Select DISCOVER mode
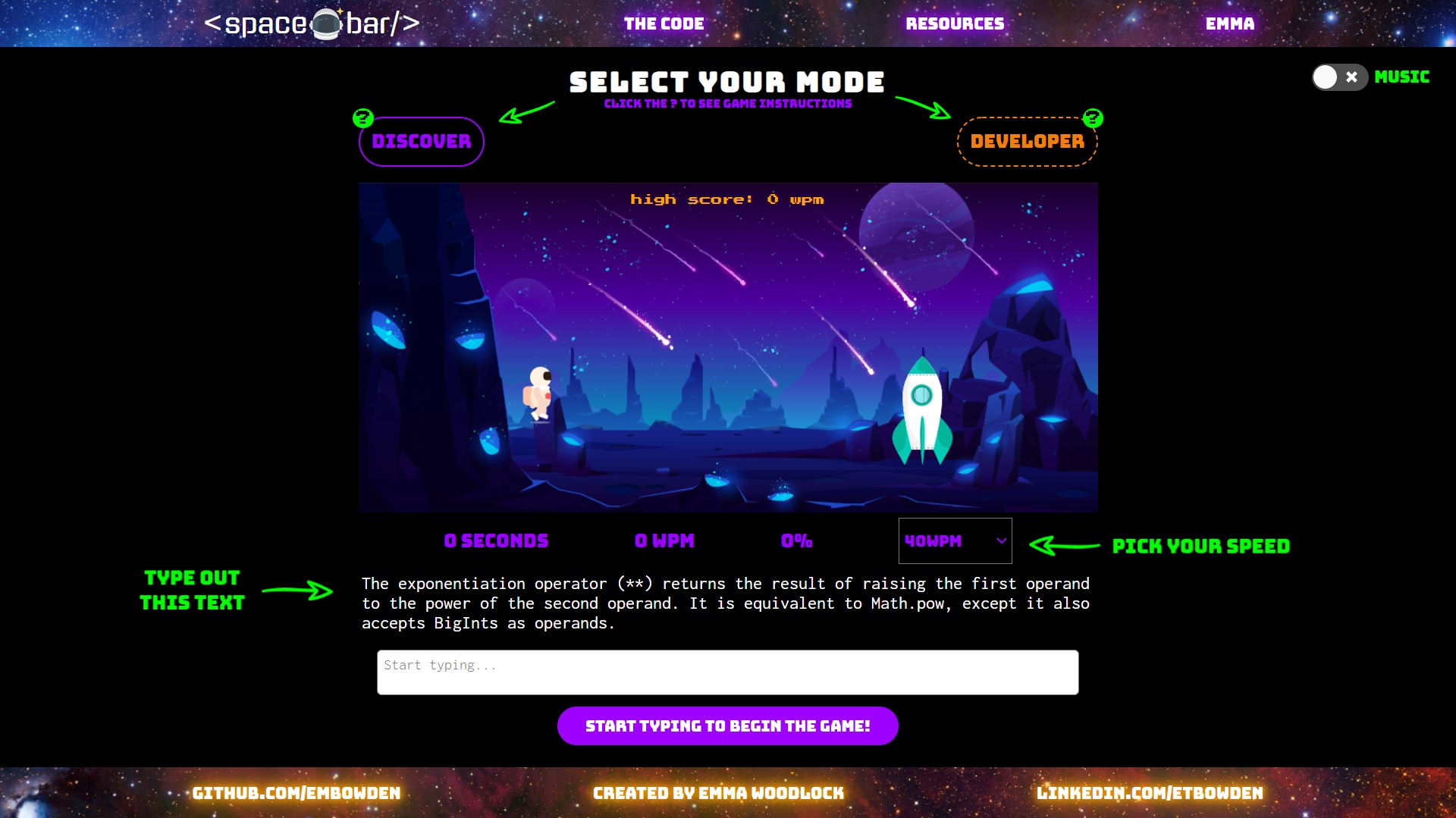 tap(421, 141)
